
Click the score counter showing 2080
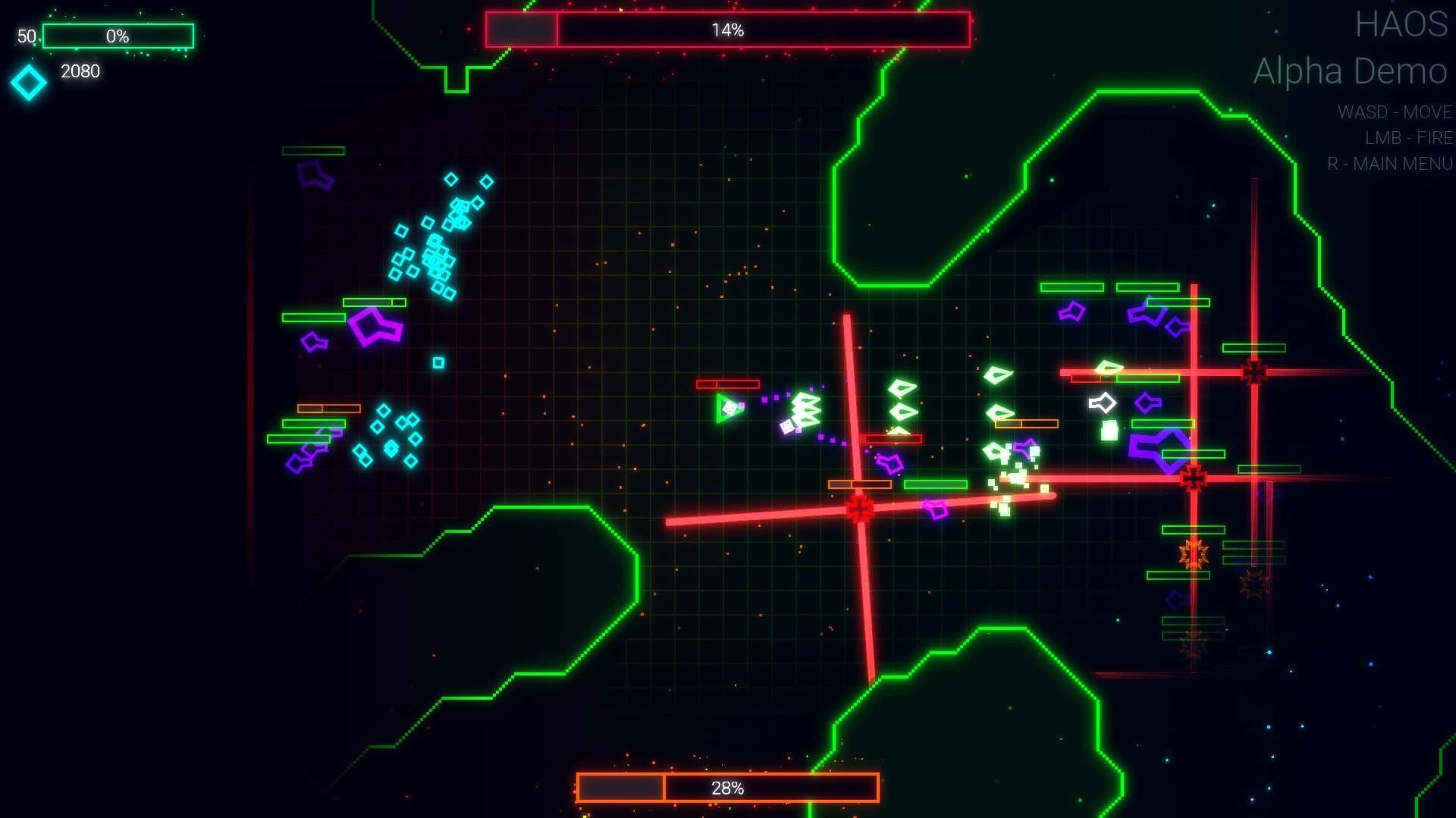(79, 71)
